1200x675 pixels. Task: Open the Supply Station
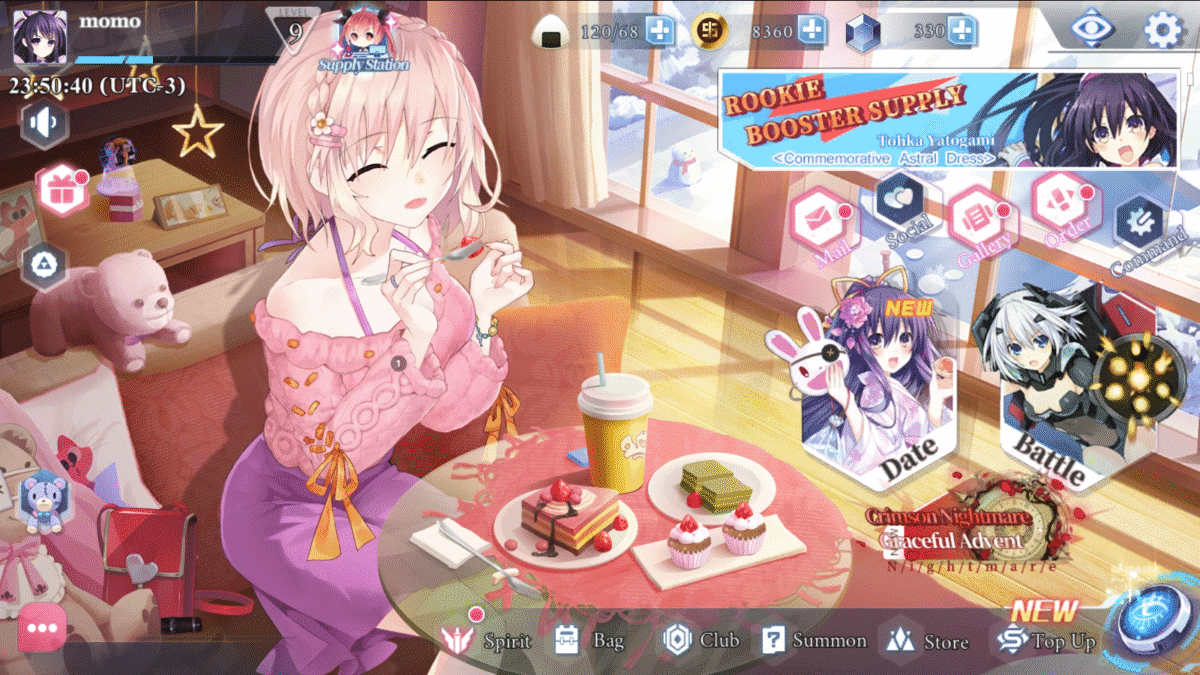coord(362,42)
